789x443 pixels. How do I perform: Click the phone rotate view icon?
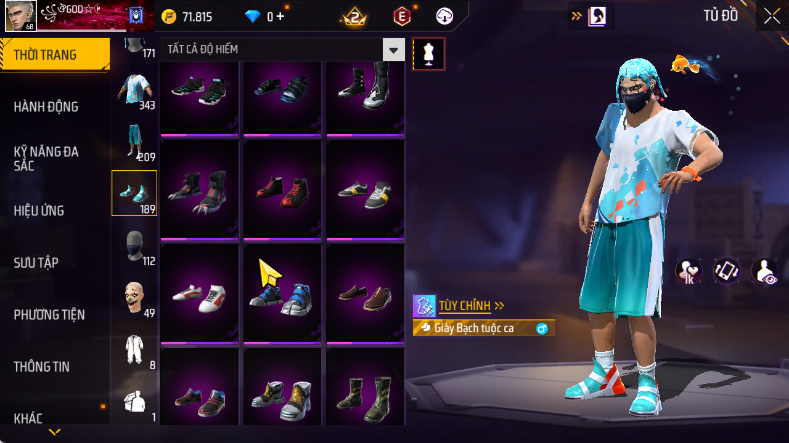[x=725, y=270]
